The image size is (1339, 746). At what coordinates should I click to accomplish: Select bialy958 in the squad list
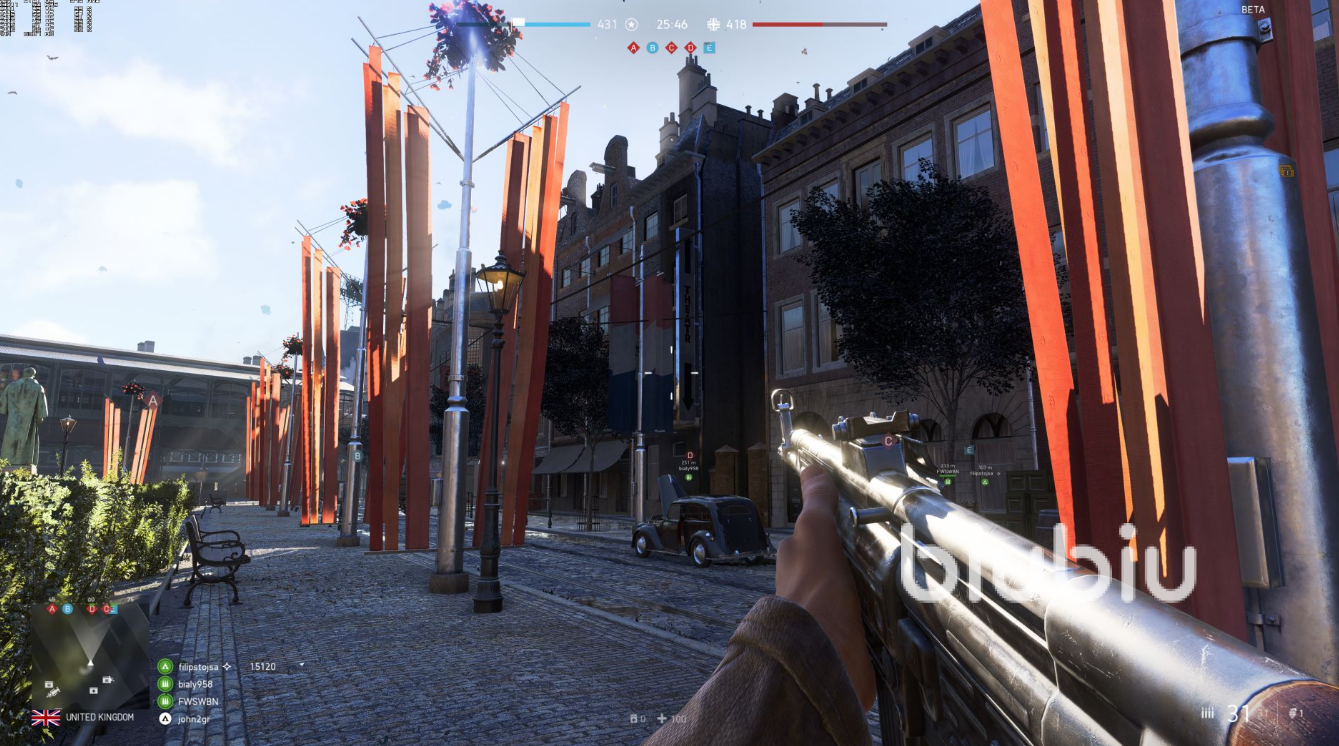[195, 684]
